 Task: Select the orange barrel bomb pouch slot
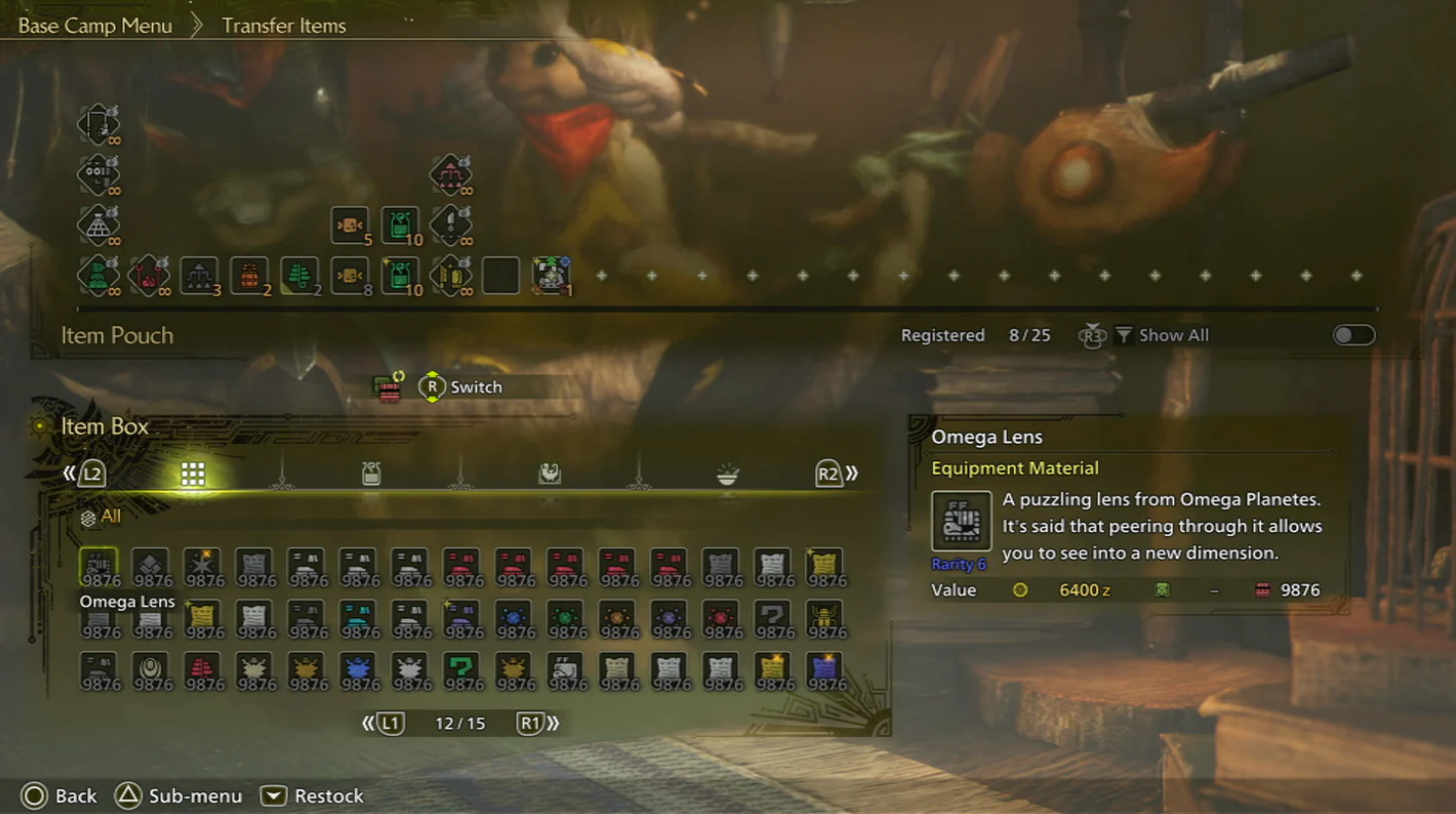tap(249, 276)
